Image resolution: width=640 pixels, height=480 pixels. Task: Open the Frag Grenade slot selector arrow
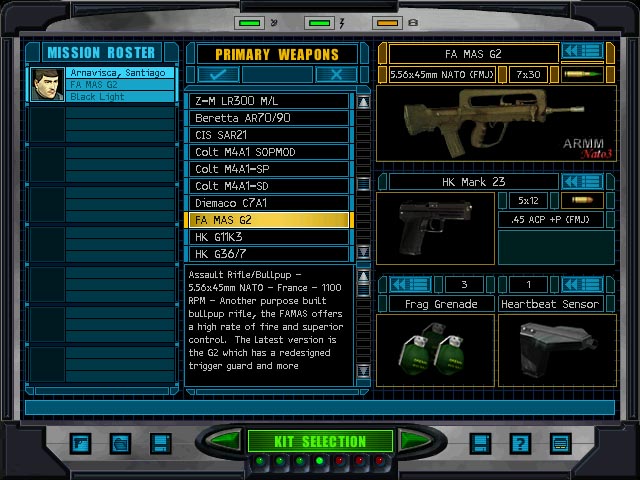[x=409, y=285]
